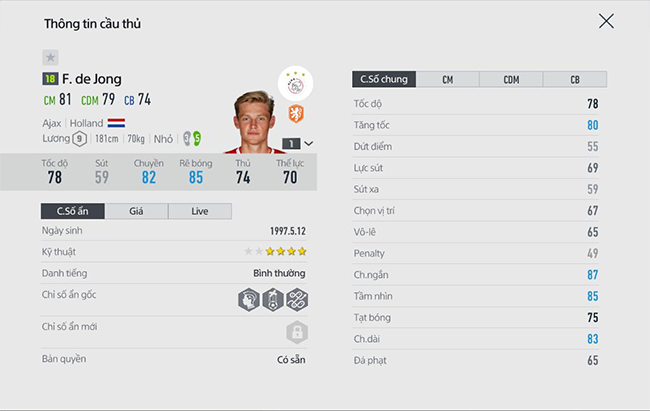Open the upgrade level dropdown
The height and width of the screenshot is (411, 650).
coord(297,143)
